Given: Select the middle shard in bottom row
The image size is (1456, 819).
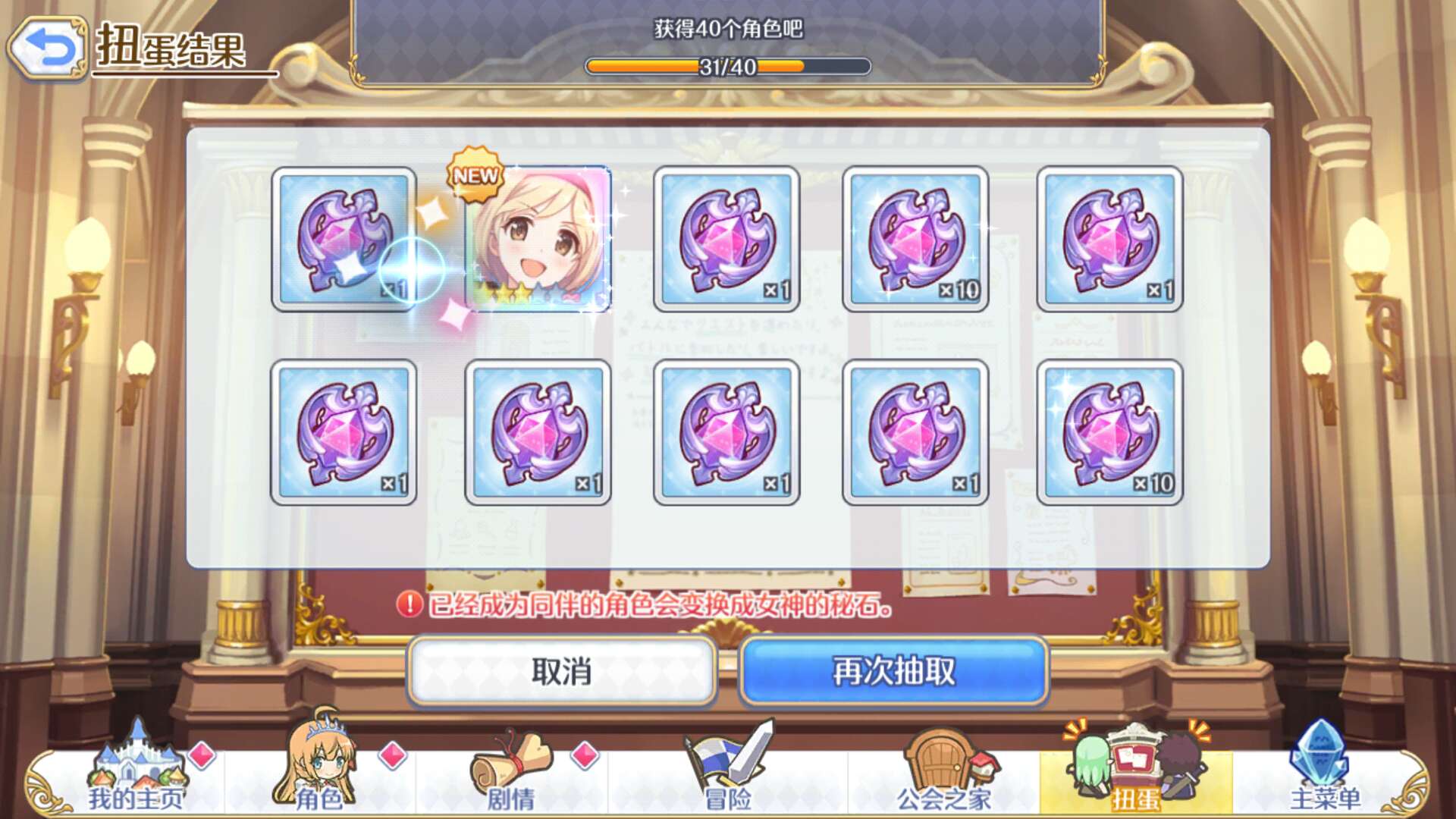Looking at the screenshot, I should [728, 434].
